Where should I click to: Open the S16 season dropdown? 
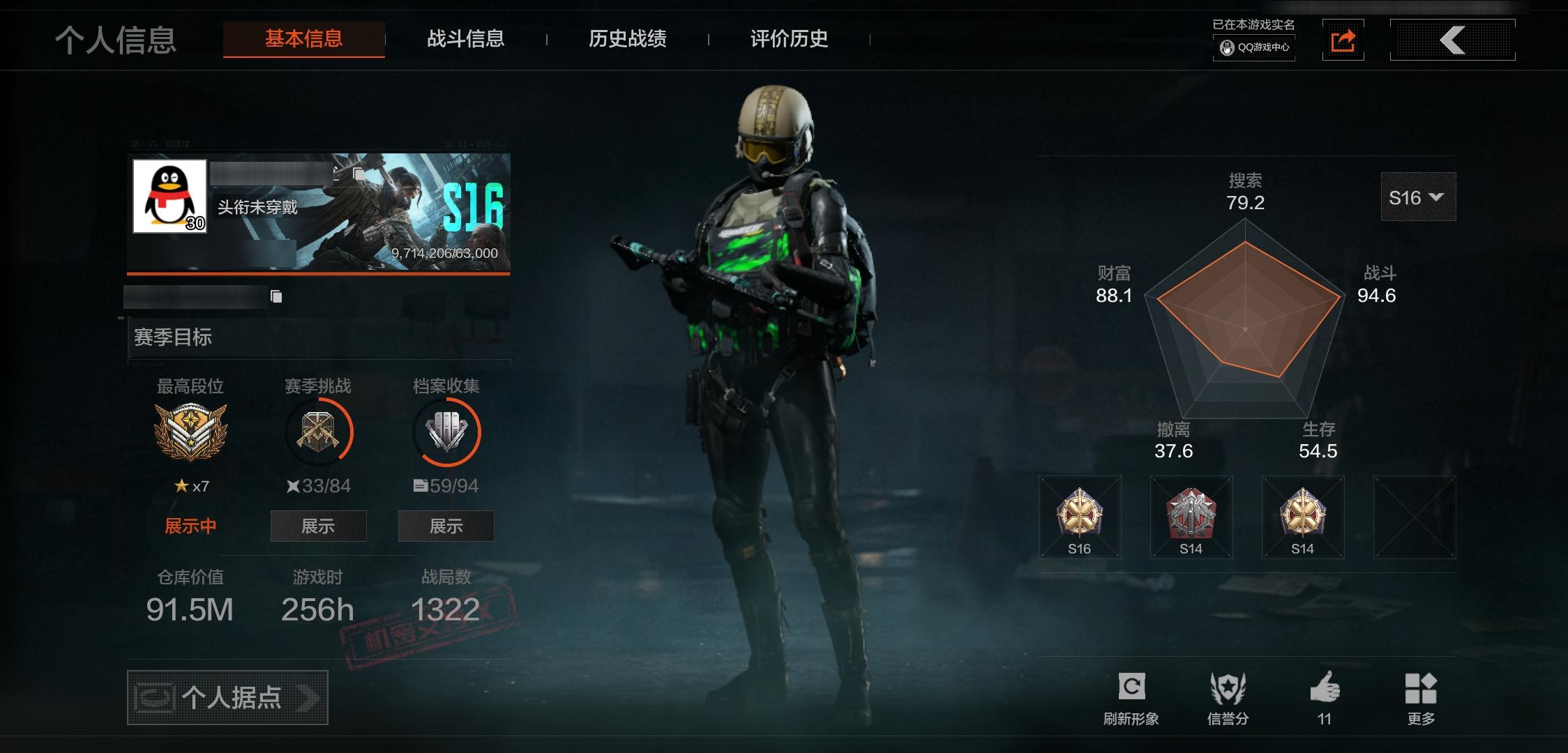pyautogui.click(x=1418, y=197)
